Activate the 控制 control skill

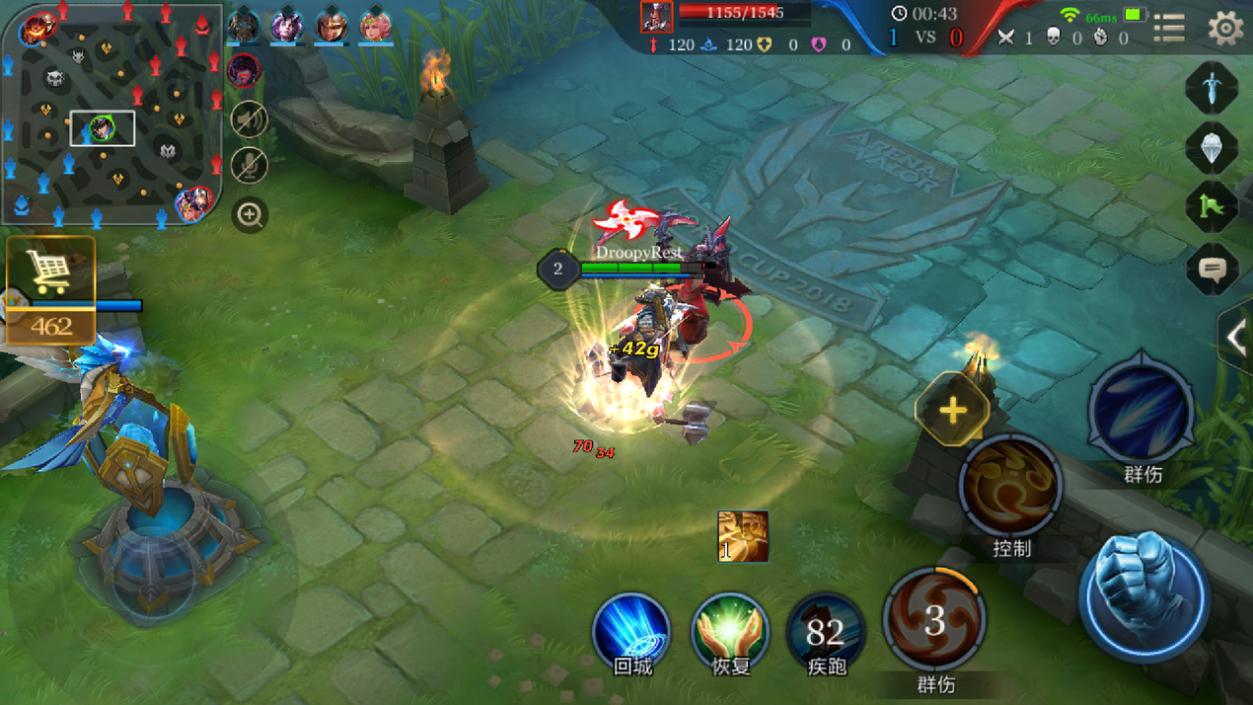[1010, 486]
